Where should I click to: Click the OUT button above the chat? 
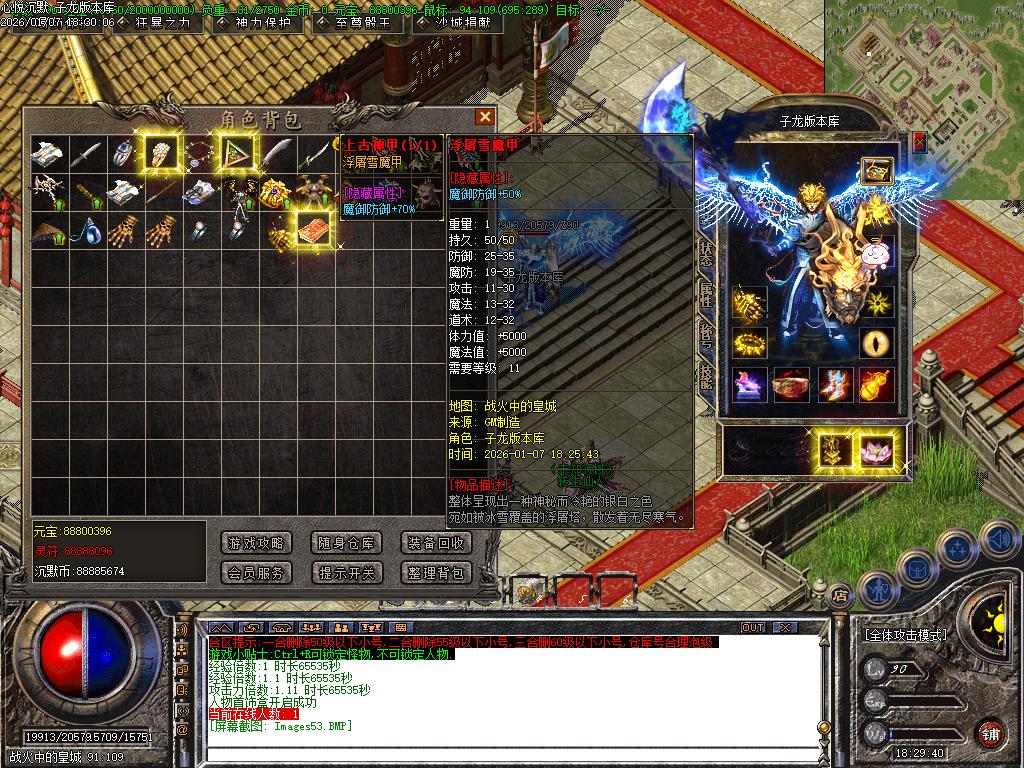click(752, 627)
